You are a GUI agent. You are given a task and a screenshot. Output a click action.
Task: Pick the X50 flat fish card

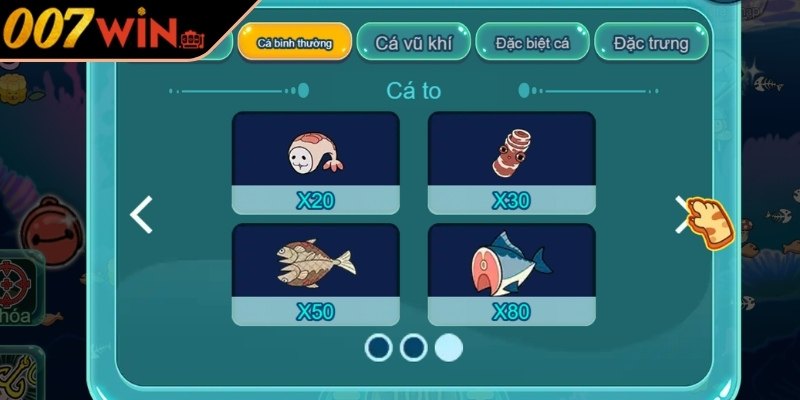(315, 274)
